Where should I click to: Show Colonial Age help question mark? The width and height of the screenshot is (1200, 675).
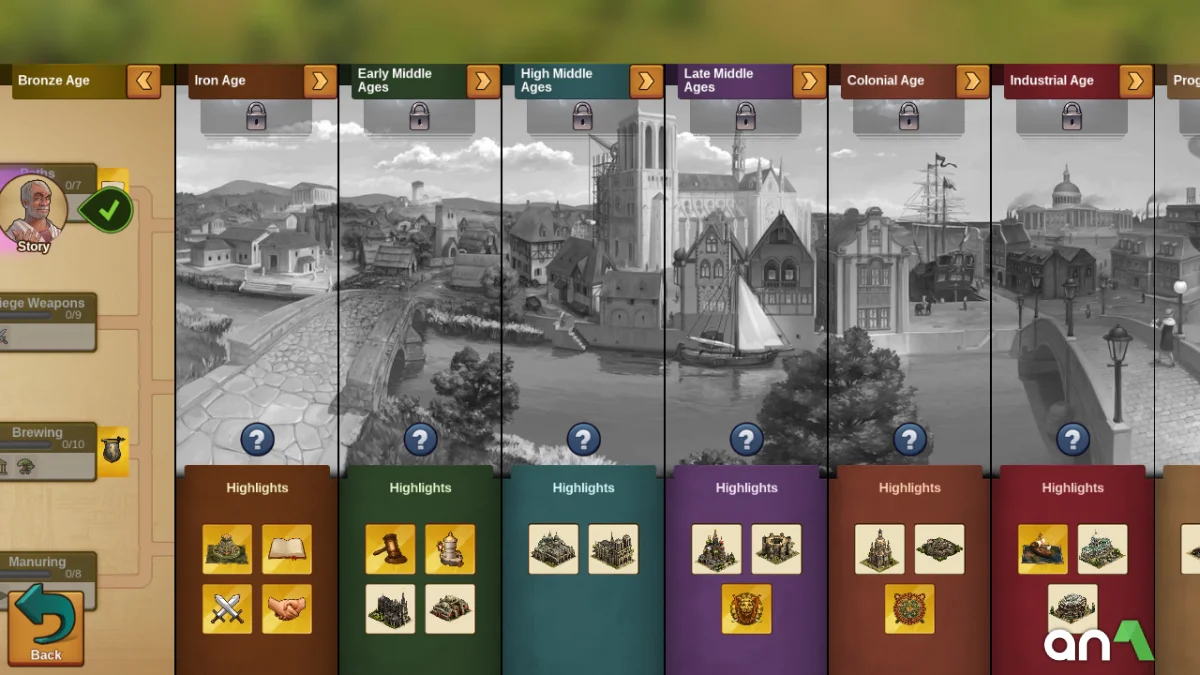click(909, 439)
